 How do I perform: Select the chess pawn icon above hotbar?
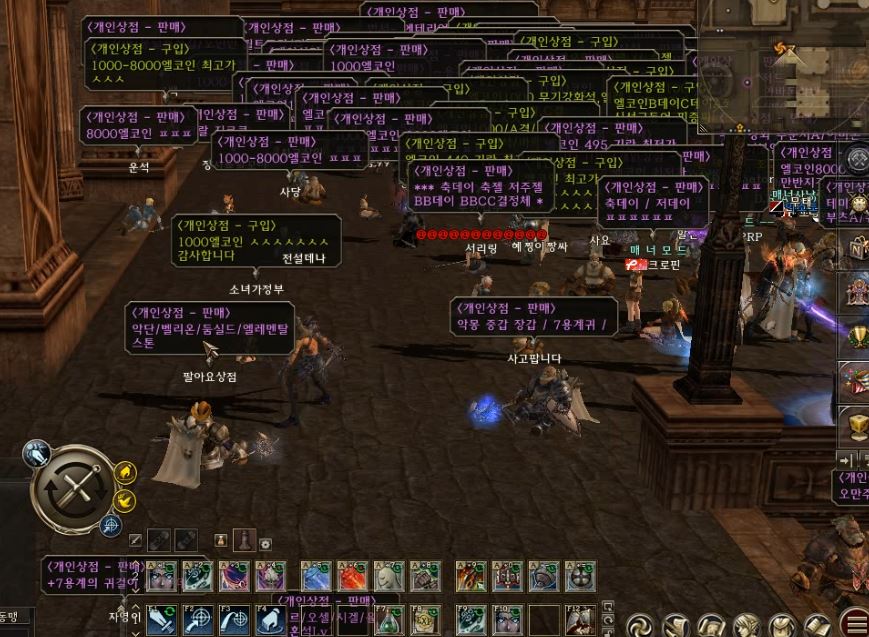(x=243, y=541)
